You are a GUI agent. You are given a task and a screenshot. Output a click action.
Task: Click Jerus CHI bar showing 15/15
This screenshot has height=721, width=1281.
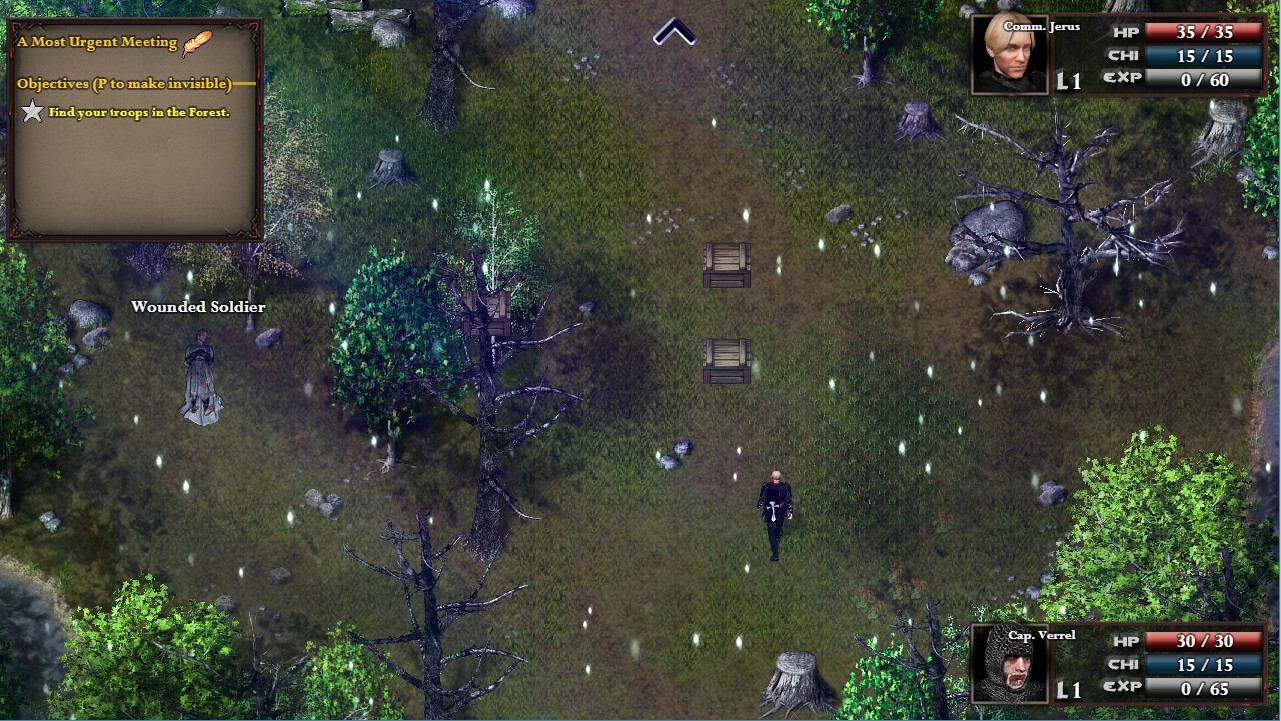point(1204,56)
